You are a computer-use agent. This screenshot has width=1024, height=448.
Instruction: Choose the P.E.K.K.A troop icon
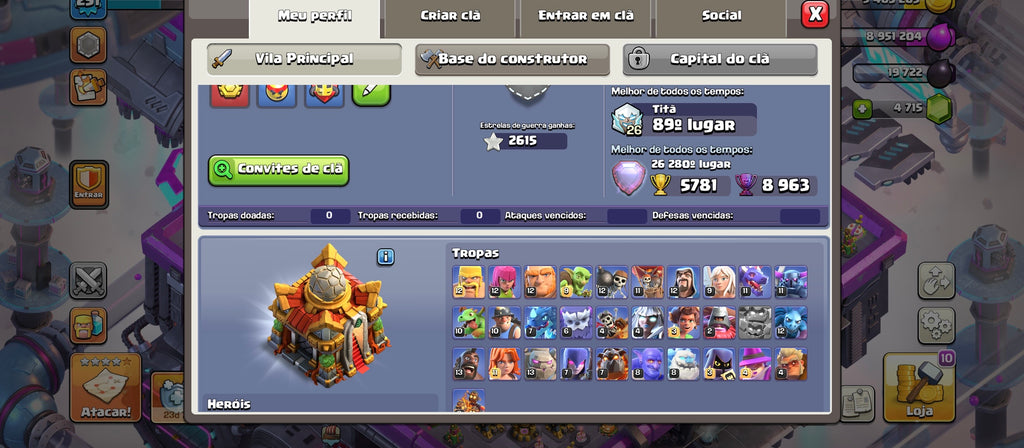coord(791,282)
